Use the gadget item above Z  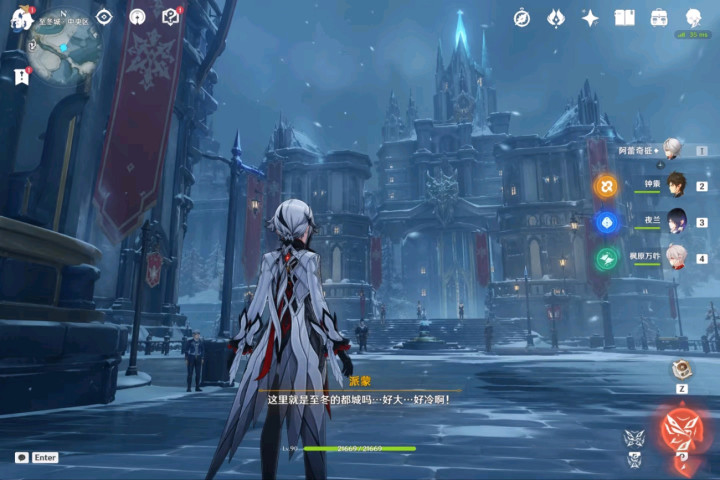point(681,368)
